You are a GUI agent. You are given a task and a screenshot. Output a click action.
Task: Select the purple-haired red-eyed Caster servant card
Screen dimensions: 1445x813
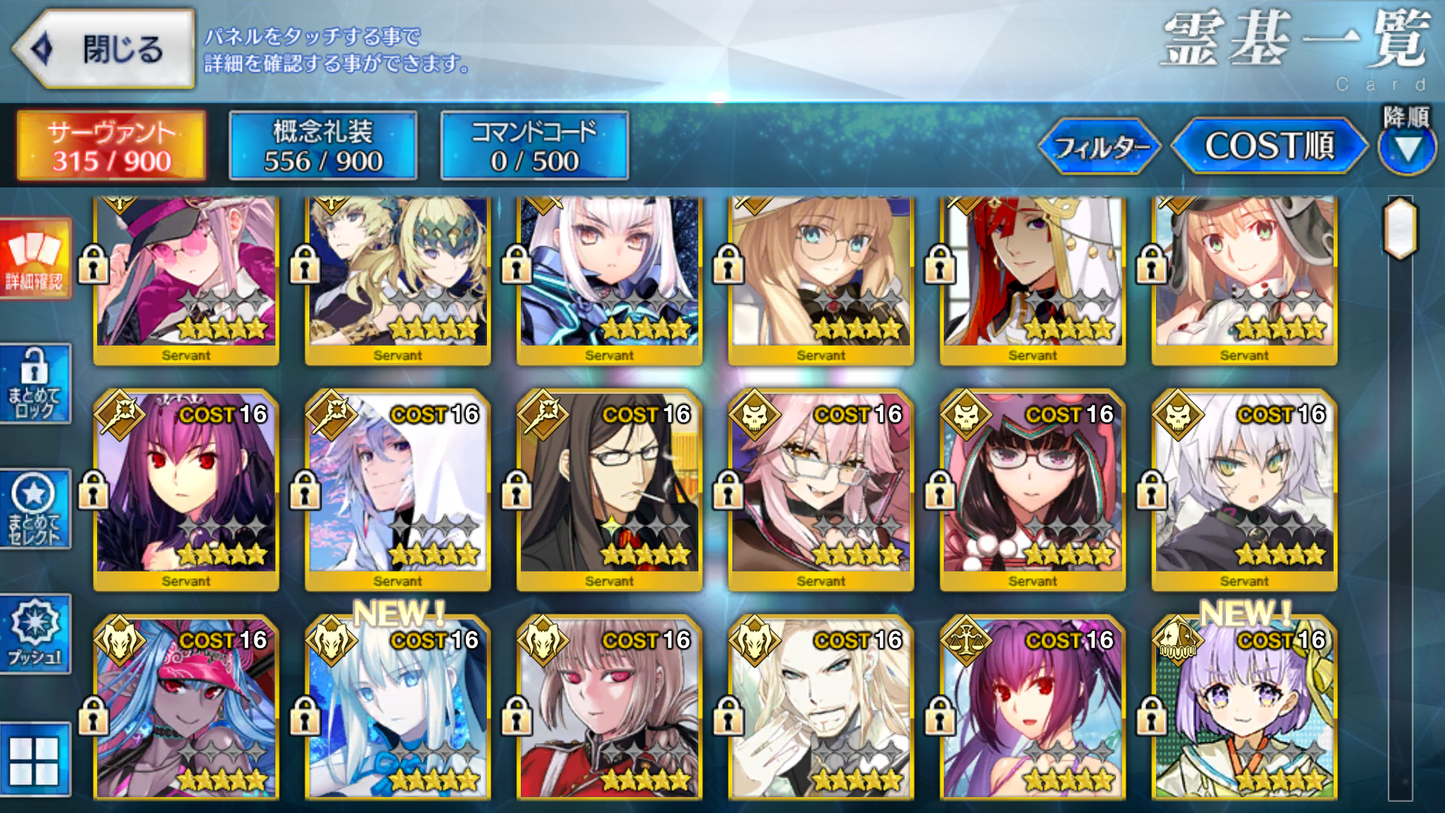click(186, 488)
